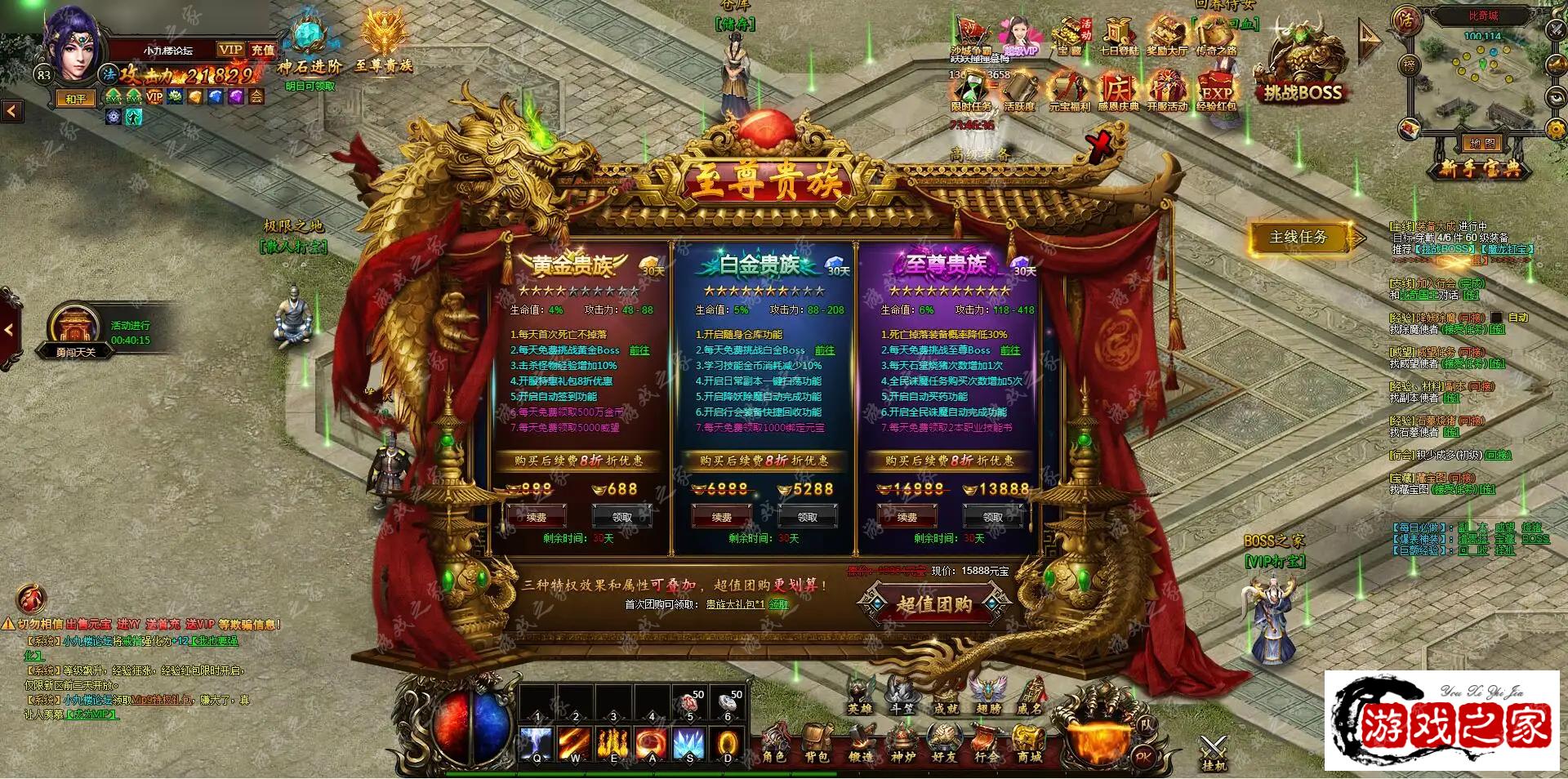Renew the 黄金贵族 tier with 续费

point(537,517)
